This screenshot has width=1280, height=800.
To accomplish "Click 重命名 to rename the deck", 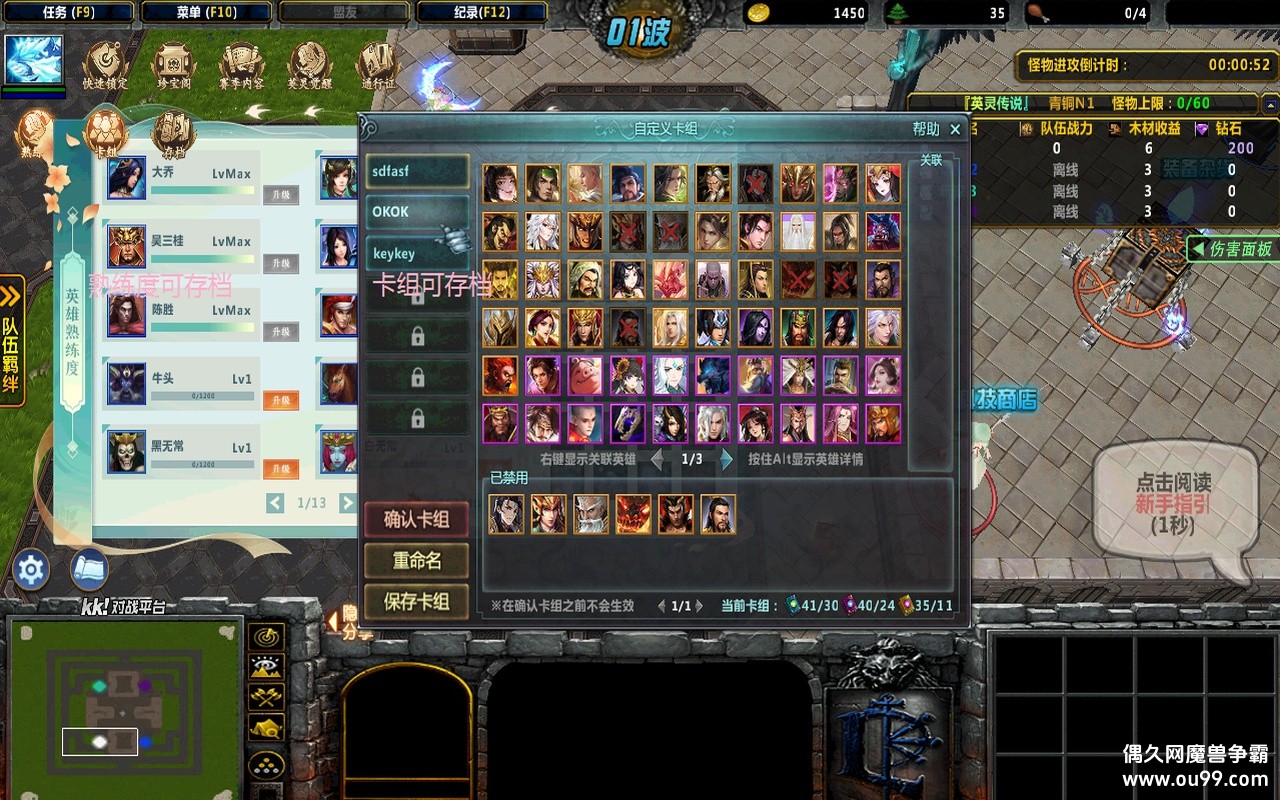I will (416, 561).
